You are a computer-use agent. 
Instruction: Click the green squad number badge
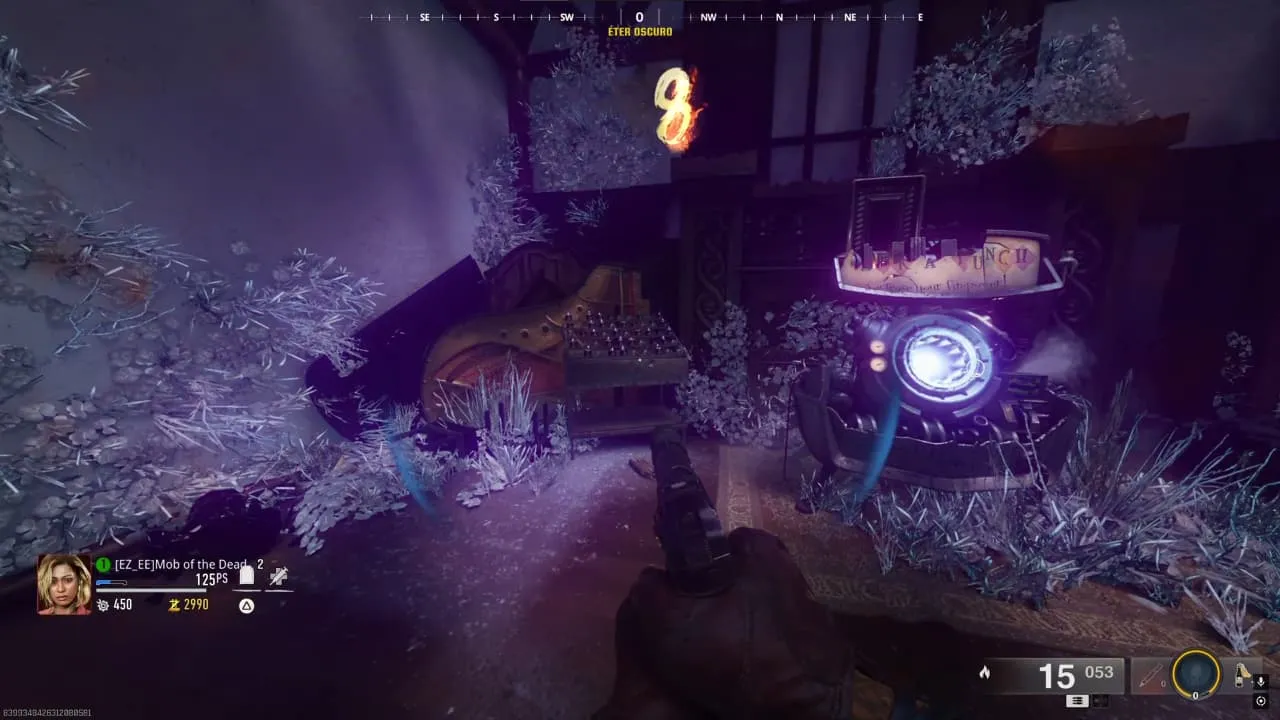click(103, 564)
